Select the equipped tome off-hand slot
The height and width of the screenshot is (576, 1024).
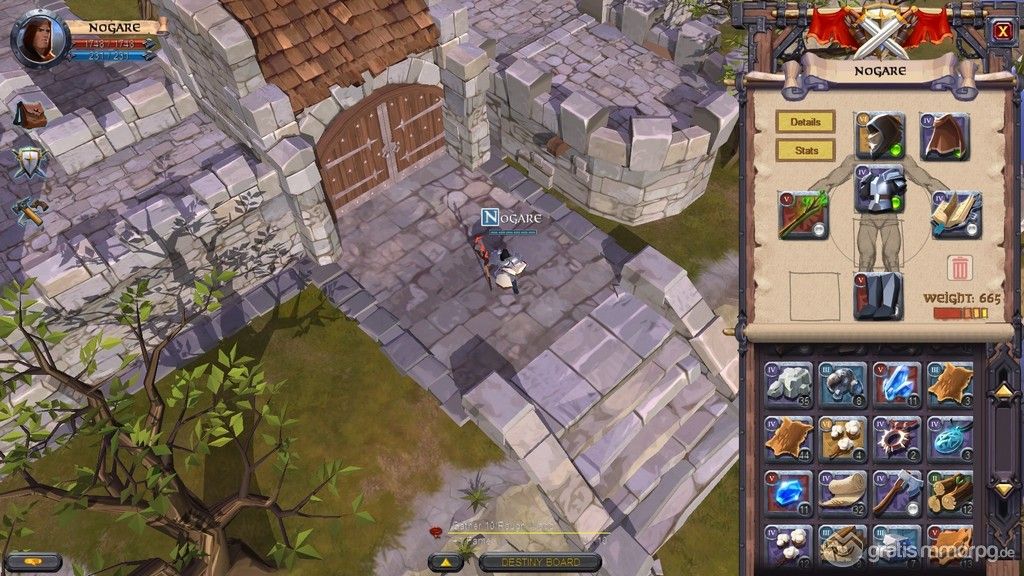[956, 214]
